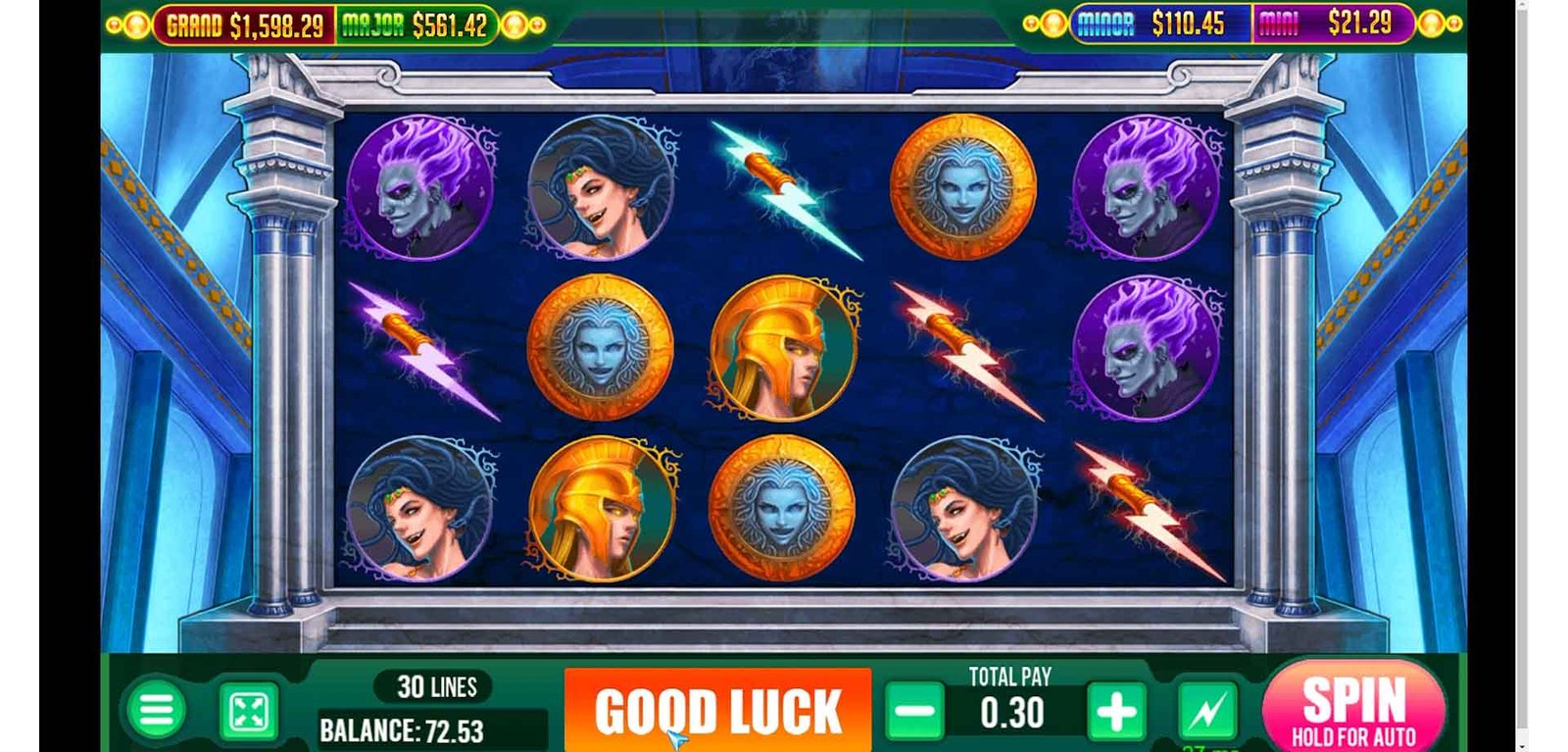Screen dimensions: 1568x752
Task: Decrease the bet with the minus button
Action: point(914,712)
